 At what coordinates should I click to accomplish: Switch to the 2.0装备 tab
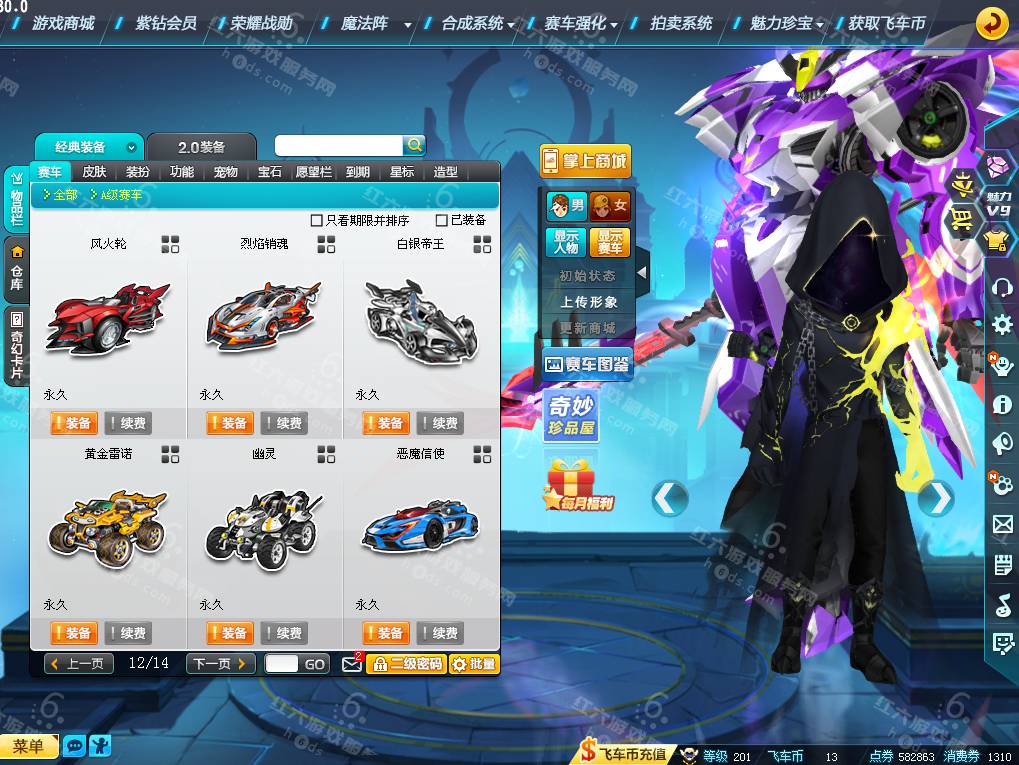pyautogui.click(x=201, y=147)
